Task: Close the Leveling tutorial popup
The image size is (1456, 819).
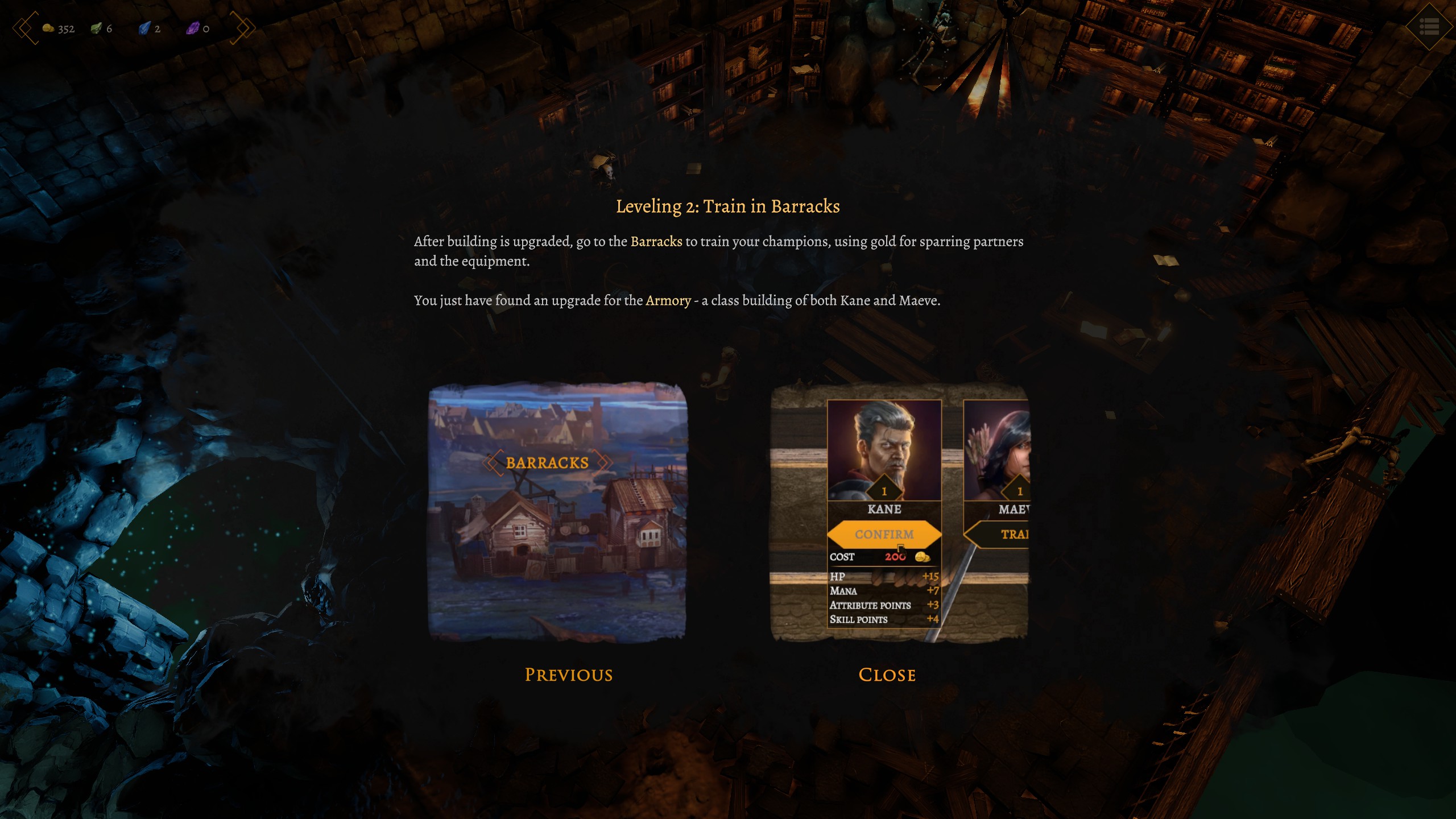Action: point(887,675)
